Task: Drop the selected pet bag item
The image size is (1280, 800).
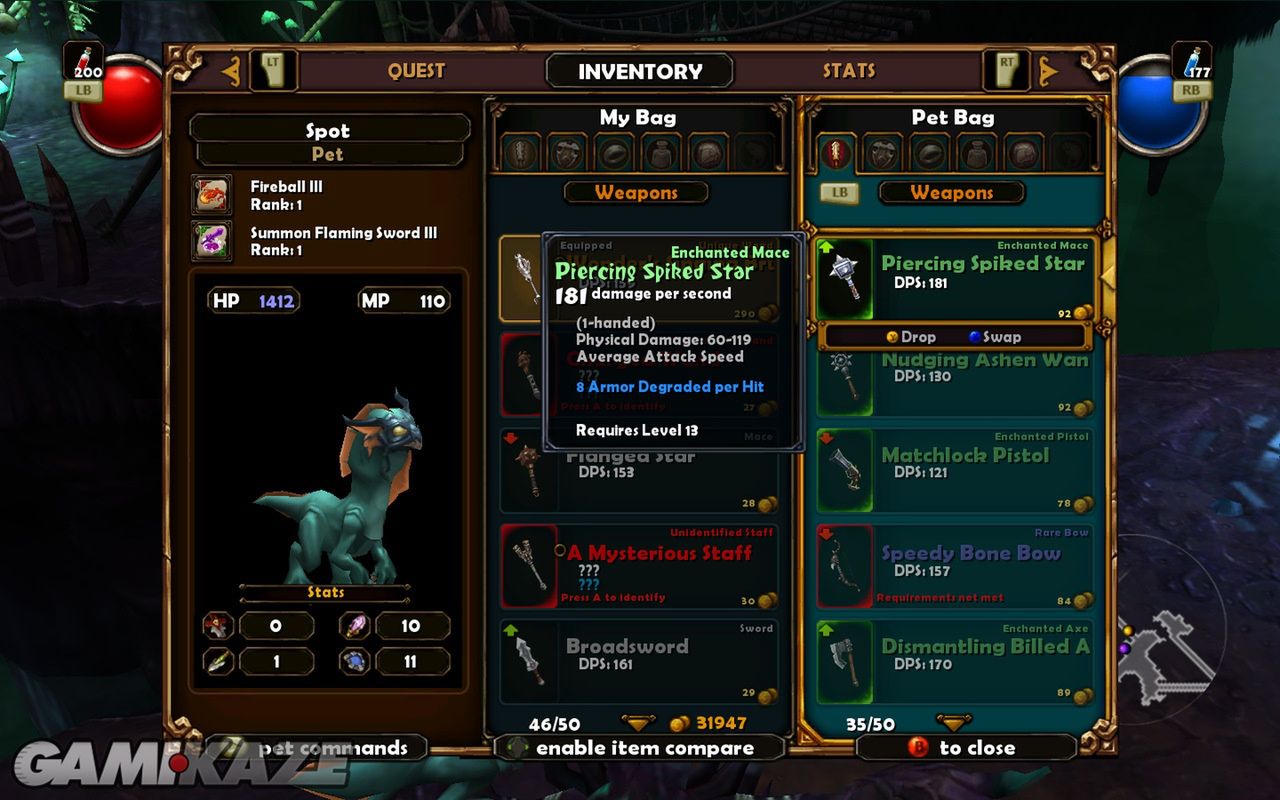Action: tap(910, 337)
